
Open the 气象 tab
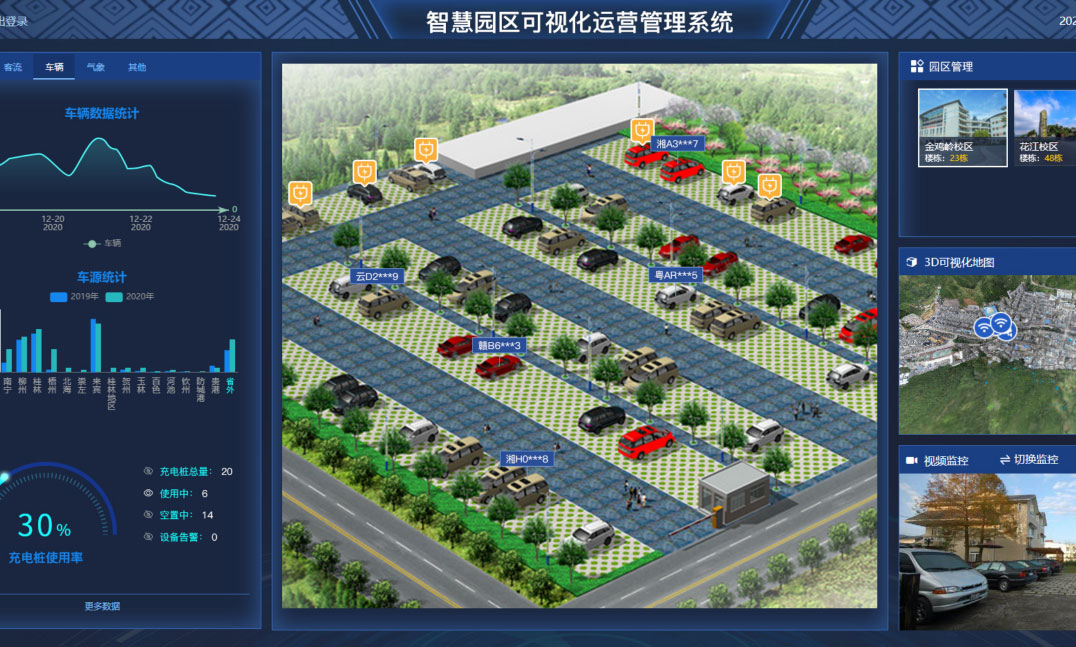[95, 68]
